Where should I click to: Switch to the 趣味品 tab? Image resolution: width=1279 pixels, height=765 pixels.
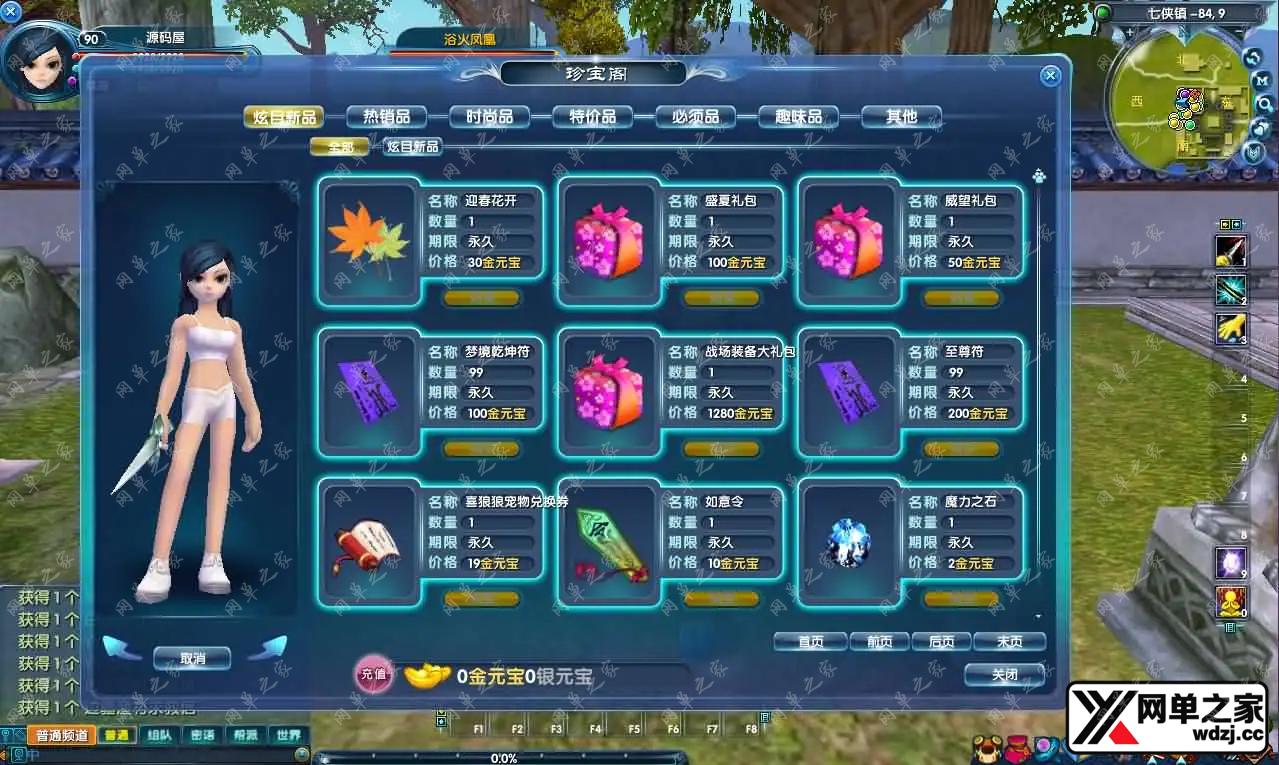coord(798,117)
